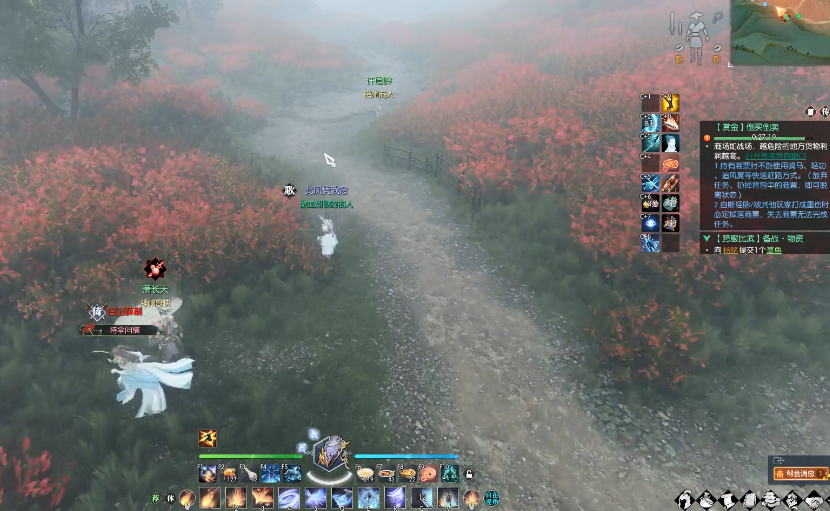Select the portrait icon in side skill column

(670, 142)
